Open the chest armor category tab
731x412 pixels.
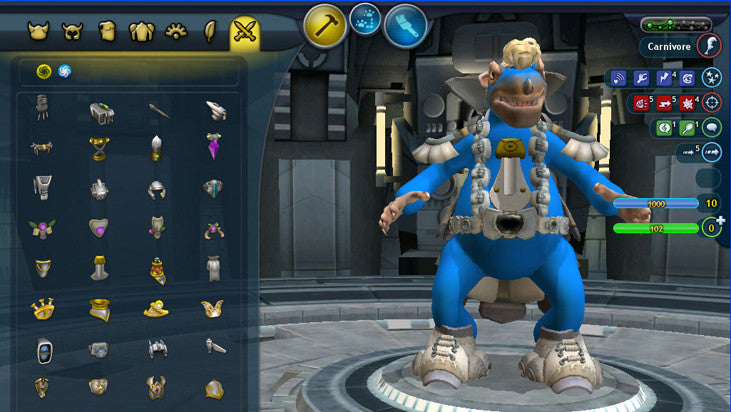[x=142, y=32]
